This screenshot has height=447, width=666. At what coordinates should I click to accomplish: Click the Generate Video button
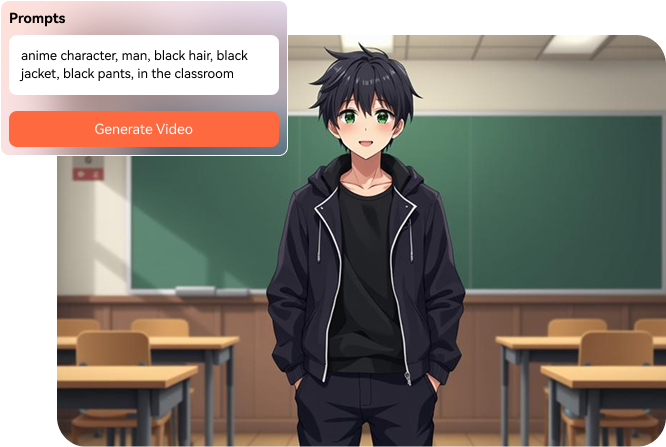click(x=144, y=129)
